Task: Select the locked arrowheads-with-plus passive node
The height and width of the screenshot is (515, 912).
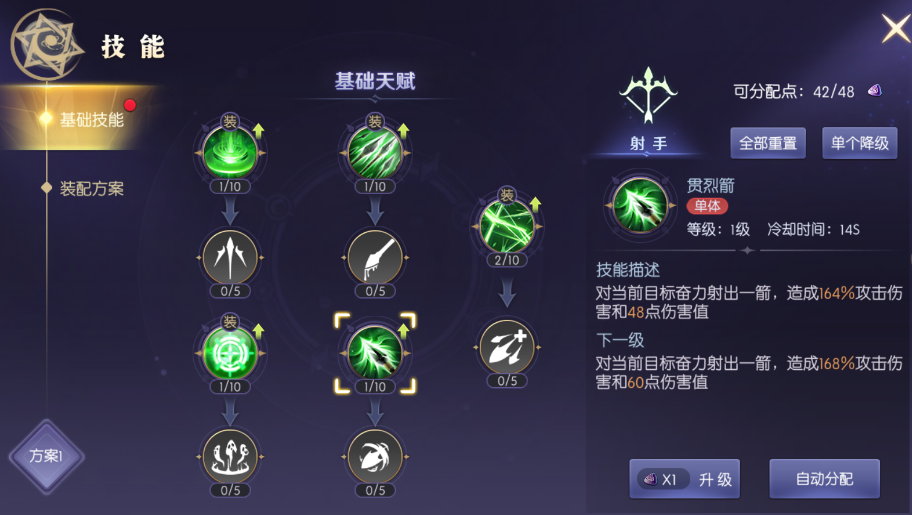Action: click(507, 346)
